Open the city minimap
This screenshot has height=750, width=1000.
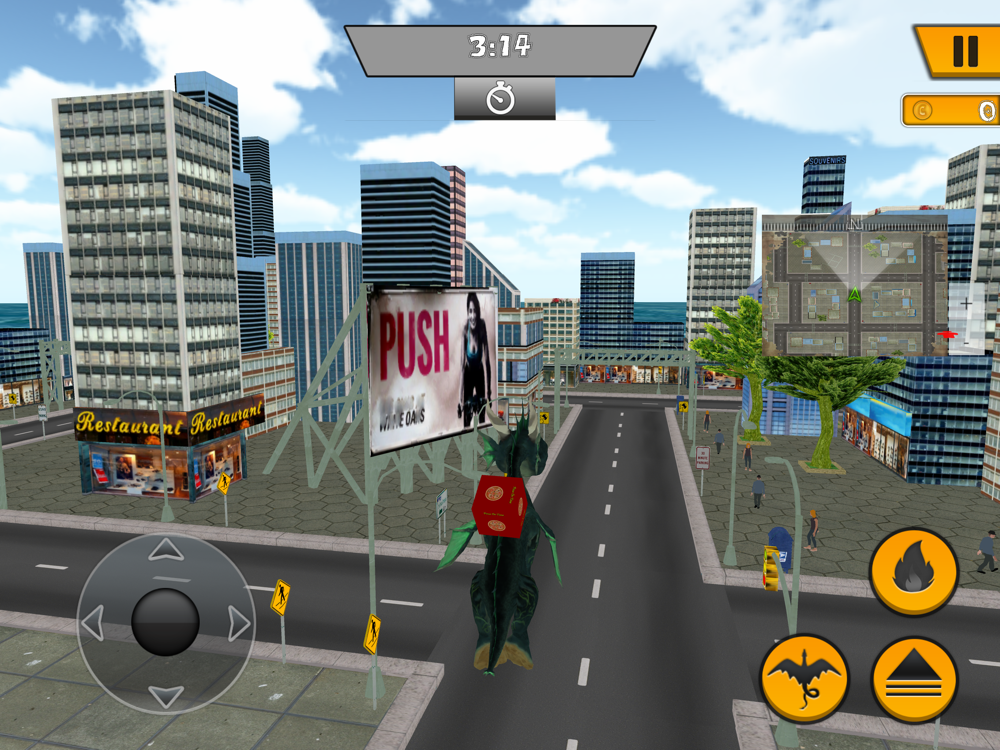click(x=854, y=285)
